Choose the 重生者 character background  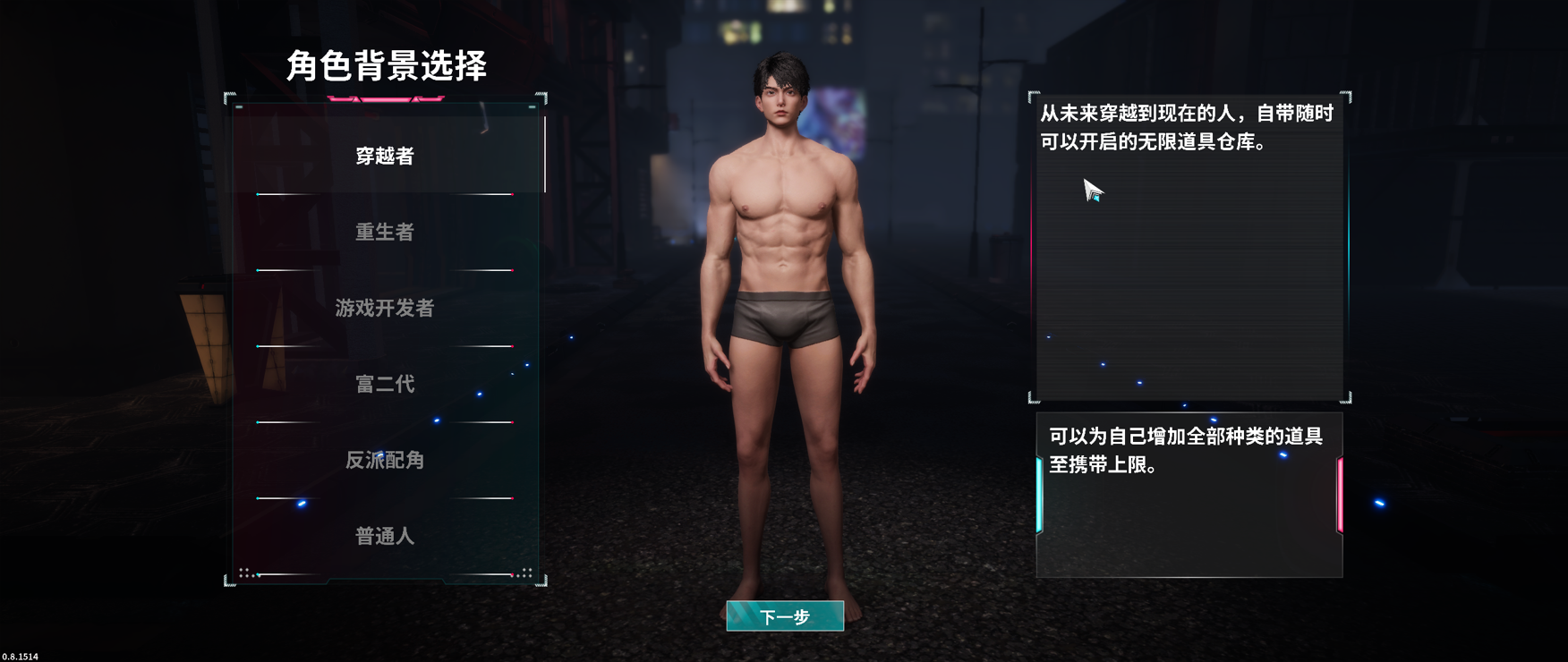[383, 231]
